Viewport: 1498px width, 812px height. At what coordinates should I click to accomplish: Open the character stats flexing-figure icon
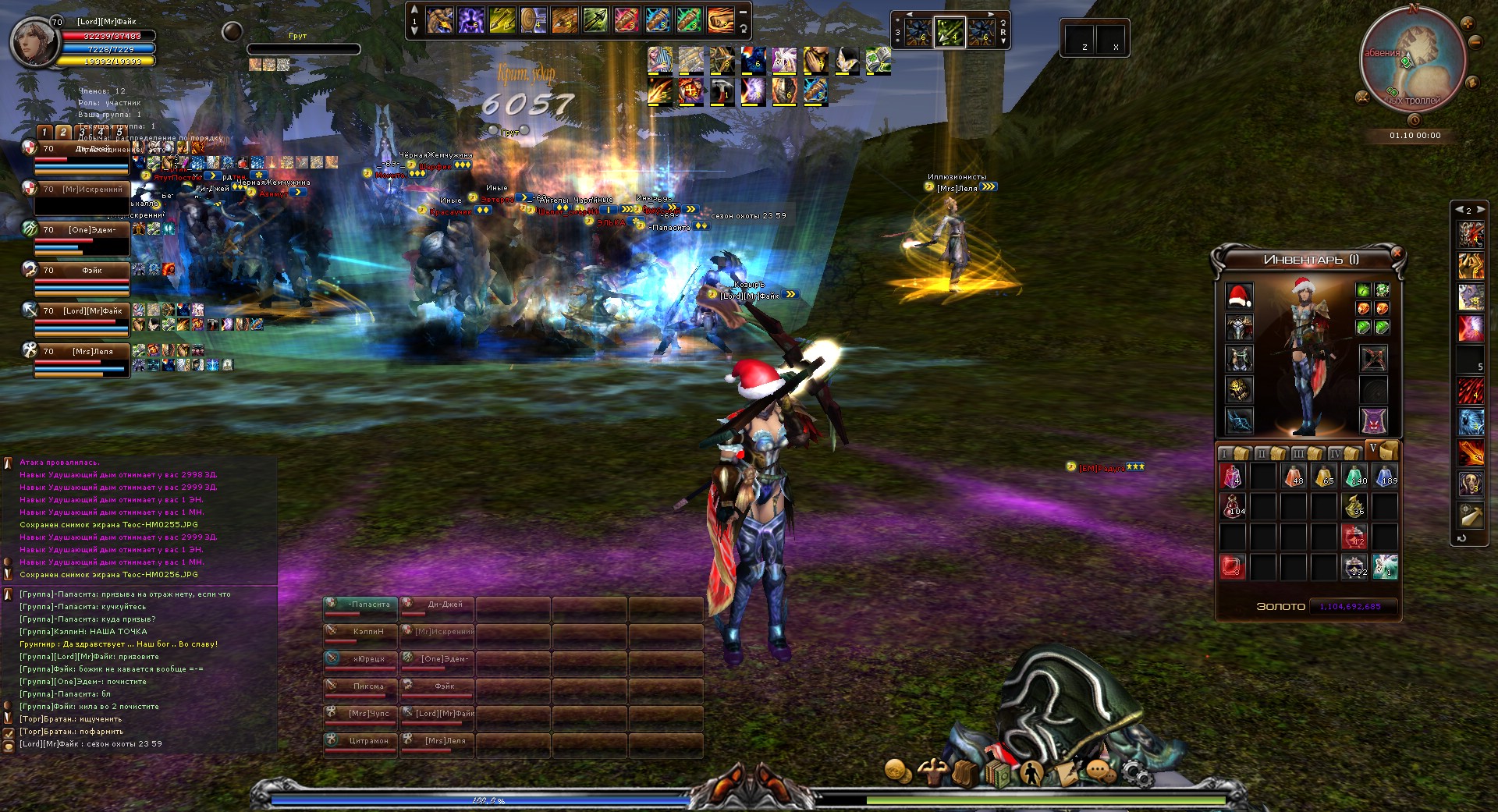click(x=932, y=772)
